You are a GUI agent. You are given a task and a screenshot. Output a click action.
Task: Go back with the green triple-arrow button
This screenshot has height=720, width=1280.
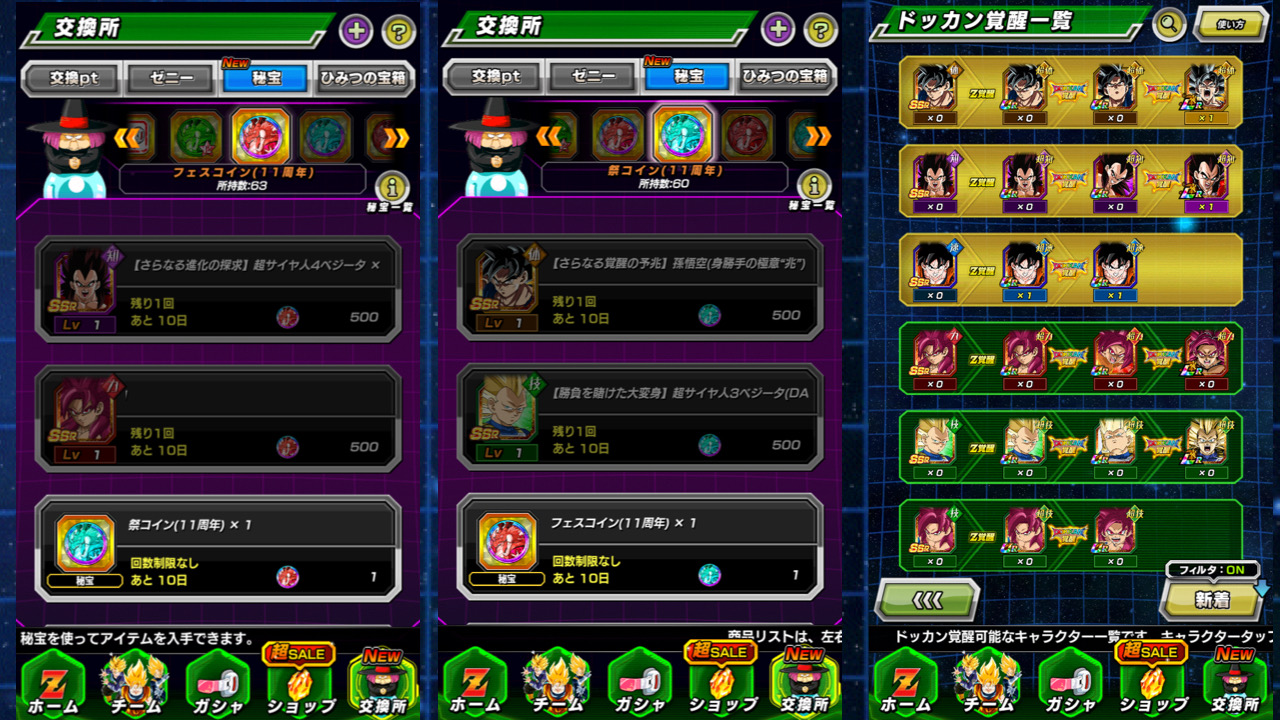pos(926,600)
